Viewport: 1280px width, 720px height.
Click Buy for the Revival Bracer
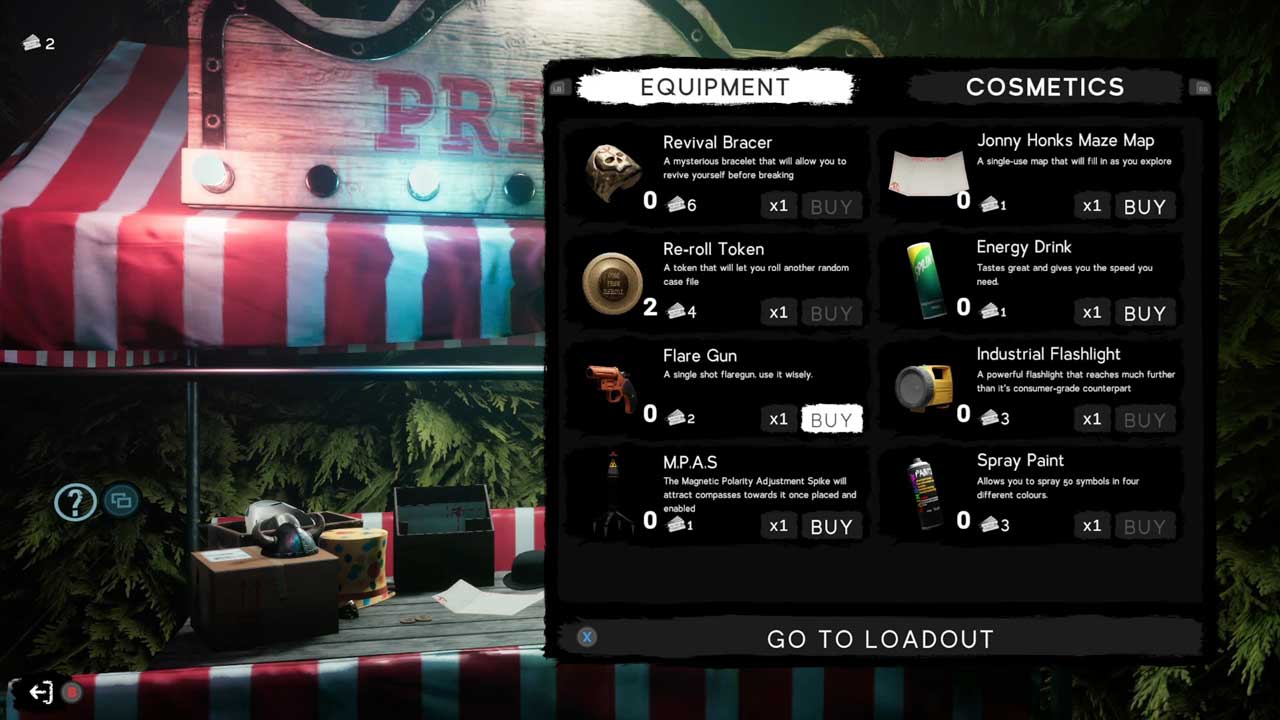(831, 207)
